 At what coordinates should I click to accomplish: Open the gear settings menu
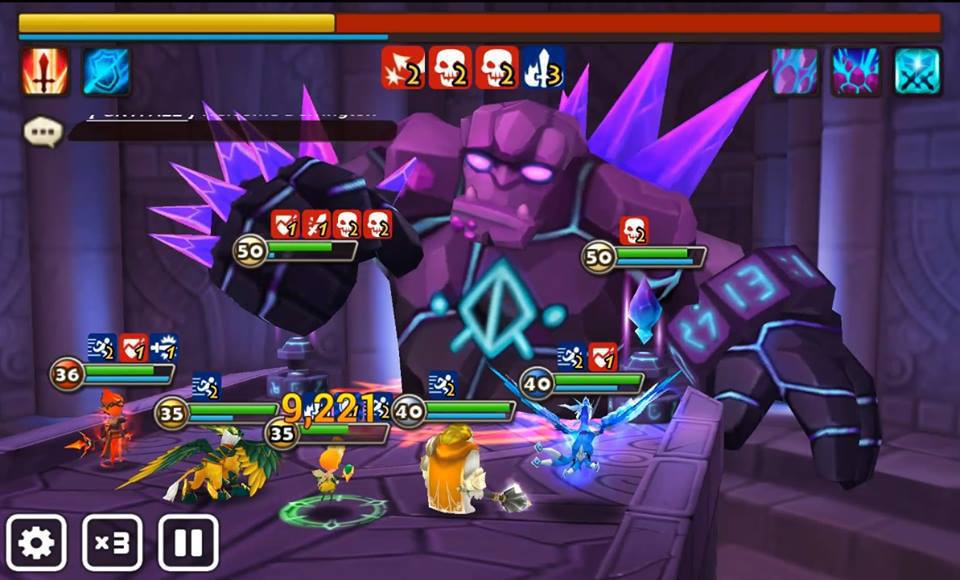pos(37,543)
